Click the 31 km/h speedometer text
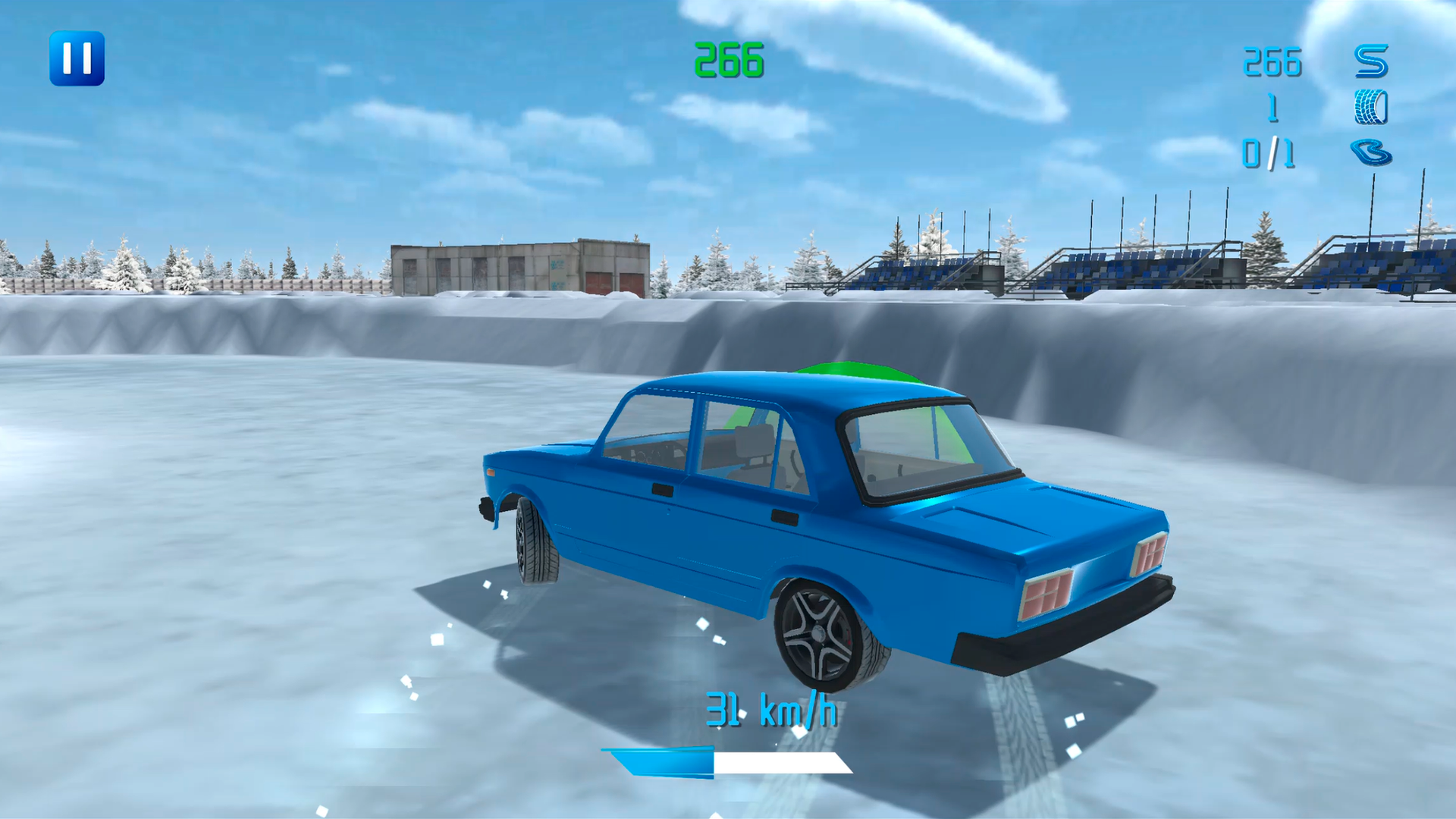1456x819 pixels. click(x=772, y=709)
